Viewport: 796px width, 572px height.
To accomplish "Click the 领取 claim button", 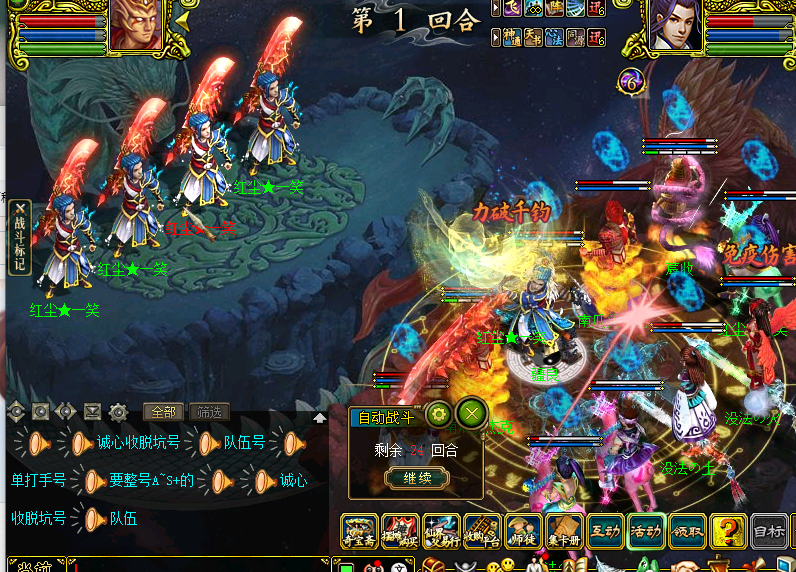I will pyautogui.click(x=687, y=531).
